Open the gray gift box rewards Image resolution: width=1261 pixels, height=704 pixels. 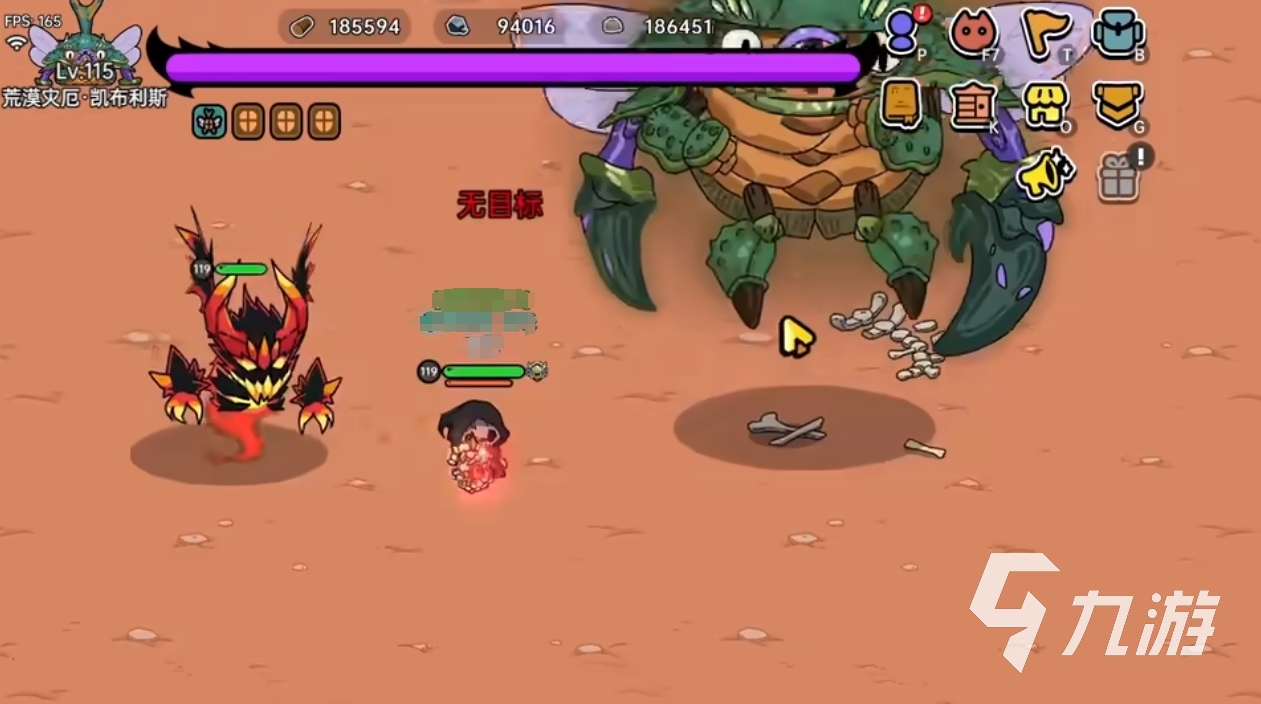(1118, 177)
